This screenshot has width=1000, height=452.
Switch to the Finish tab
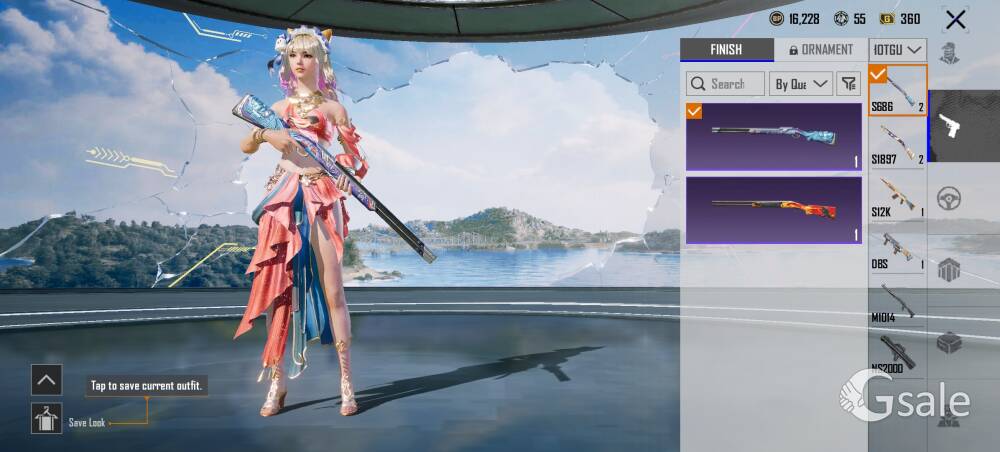click(726, 50)
